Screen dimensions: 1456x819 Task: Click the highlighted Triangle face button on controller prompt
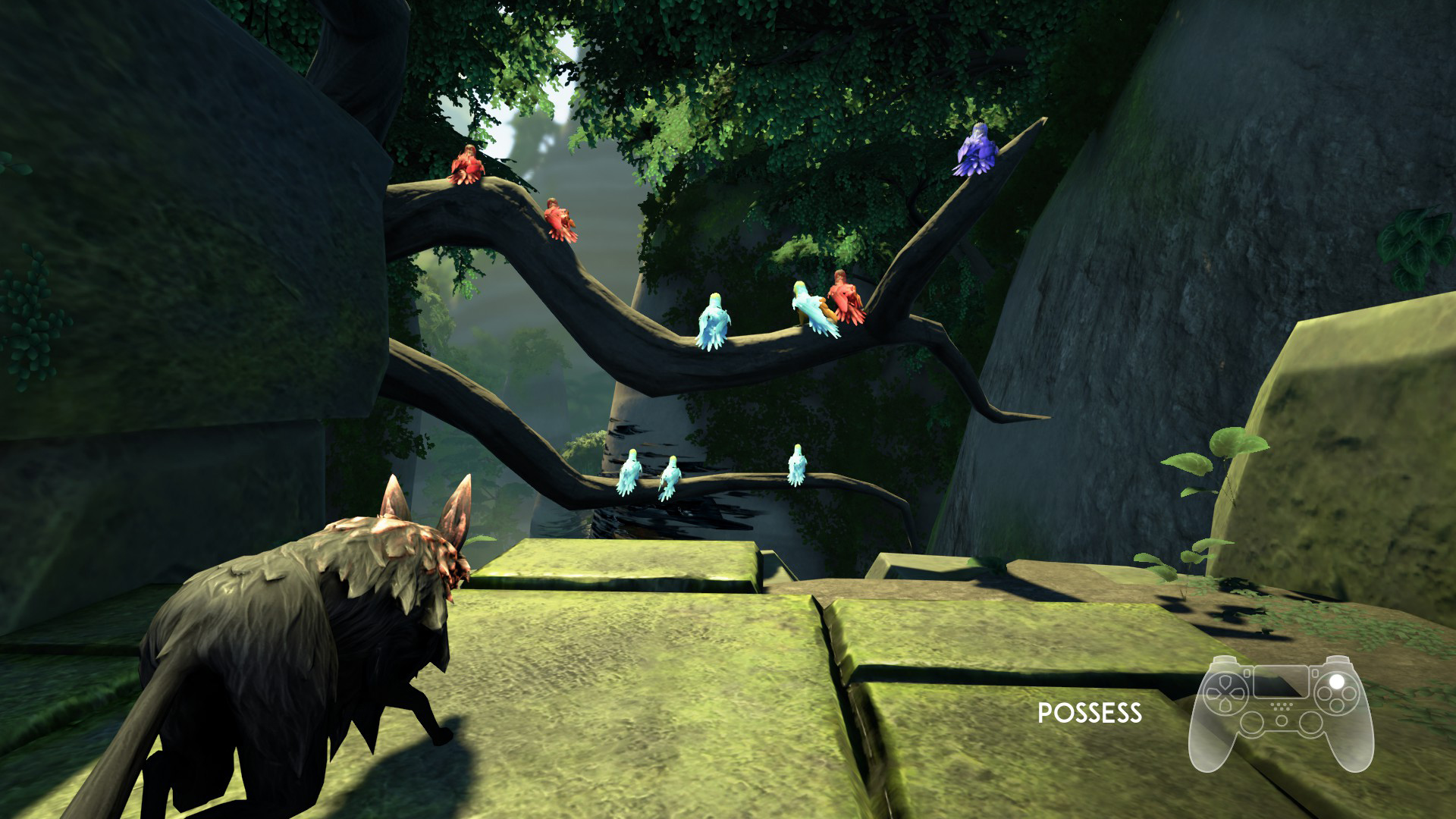click(x=1337, y=681)
